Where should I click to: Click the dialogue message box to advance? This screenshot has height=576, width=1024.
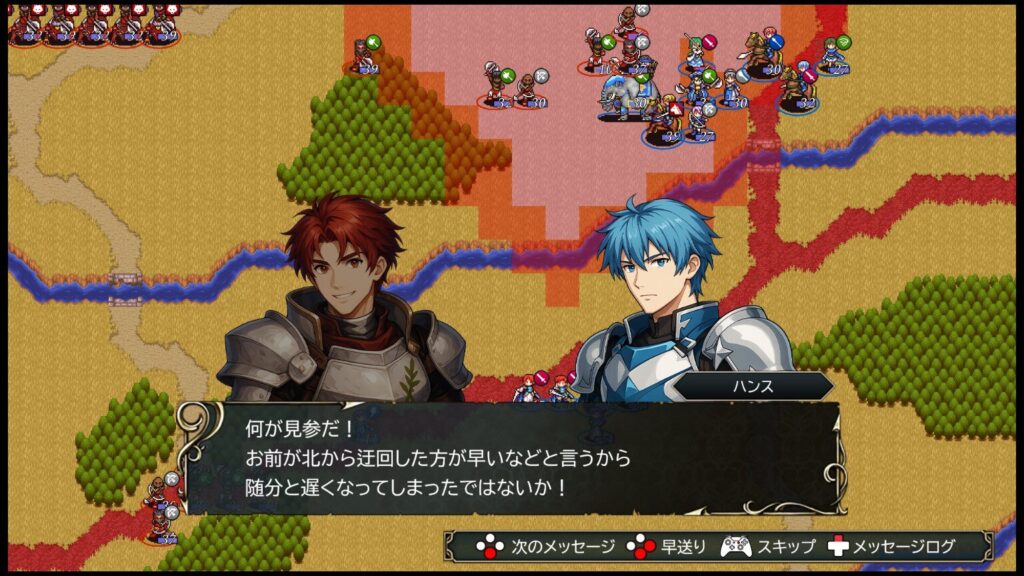pos(510,458)
